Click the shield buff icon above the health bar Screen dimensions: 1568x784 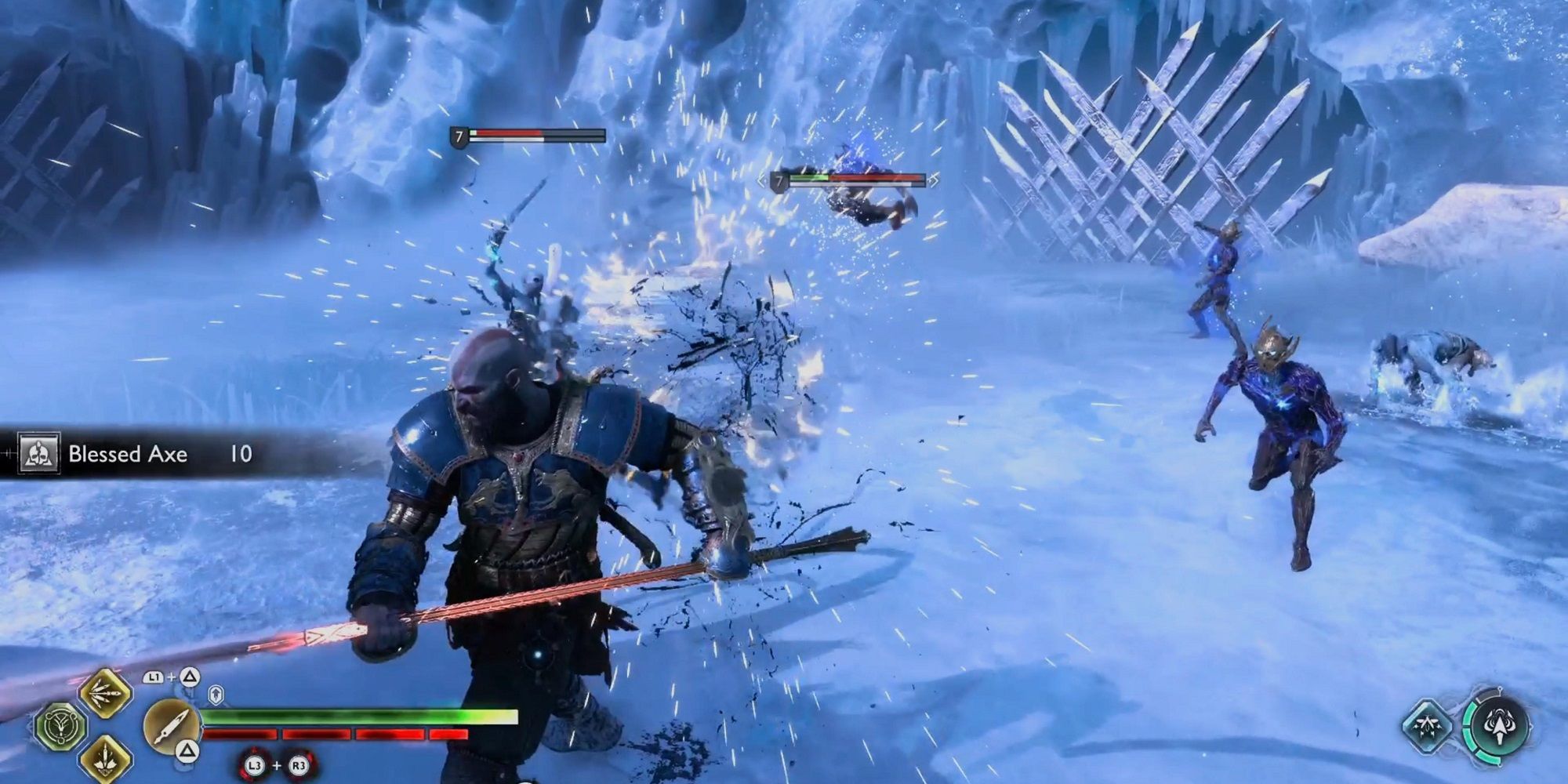coord(216,695)
